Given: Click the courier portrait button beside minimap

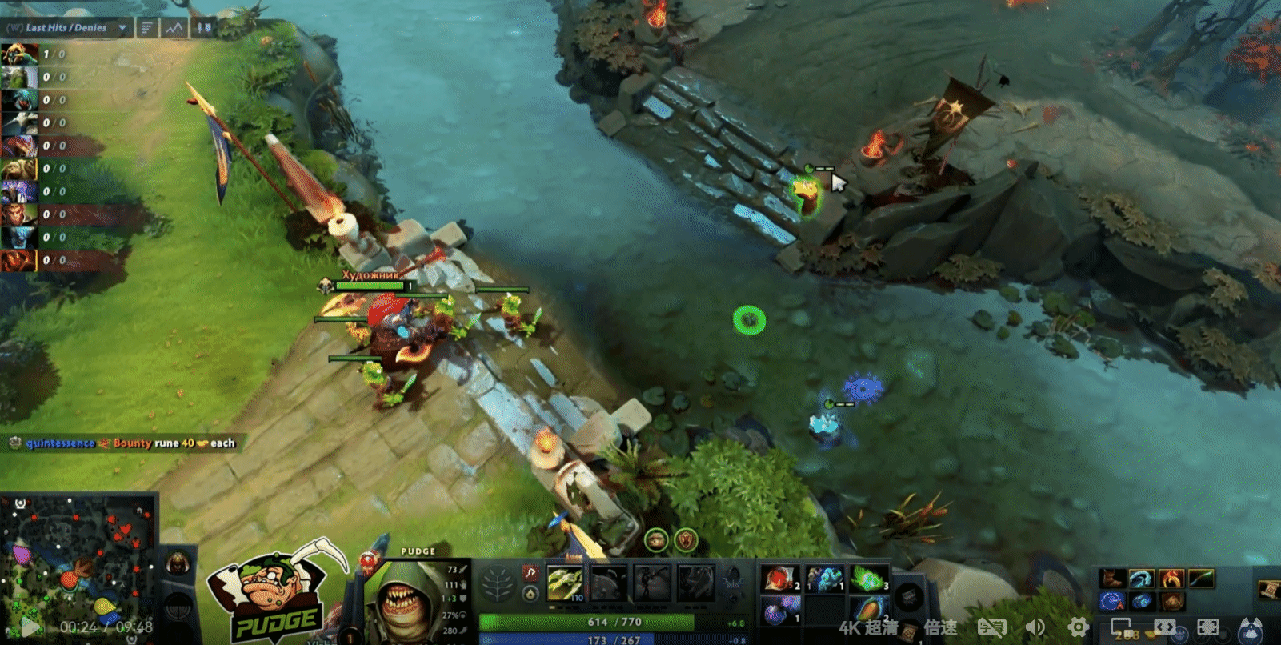Looking at the screenshot, I should (x=177, y=562).
